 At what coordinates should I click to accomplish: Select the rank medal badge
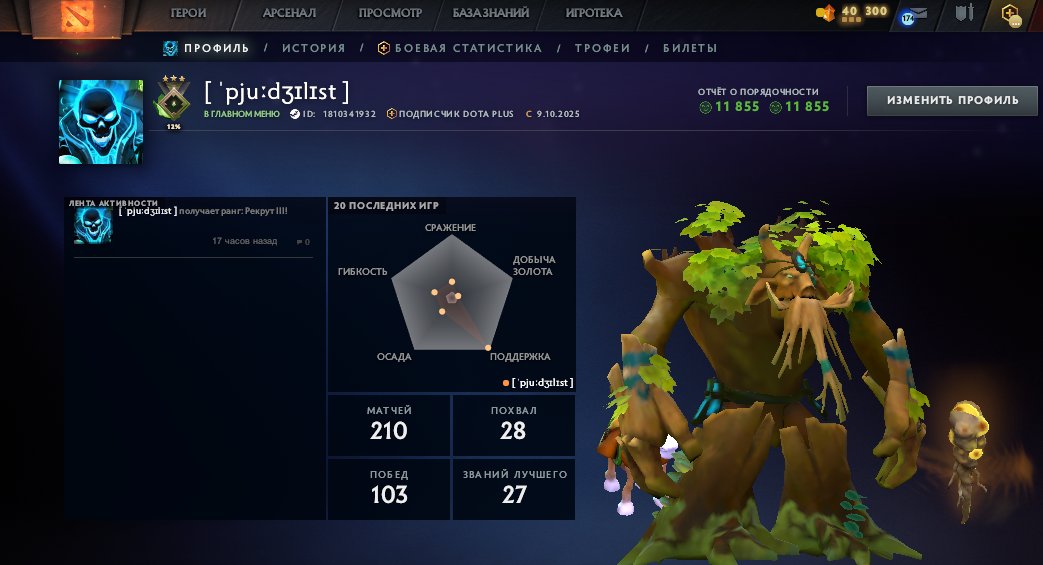point(172,100)
